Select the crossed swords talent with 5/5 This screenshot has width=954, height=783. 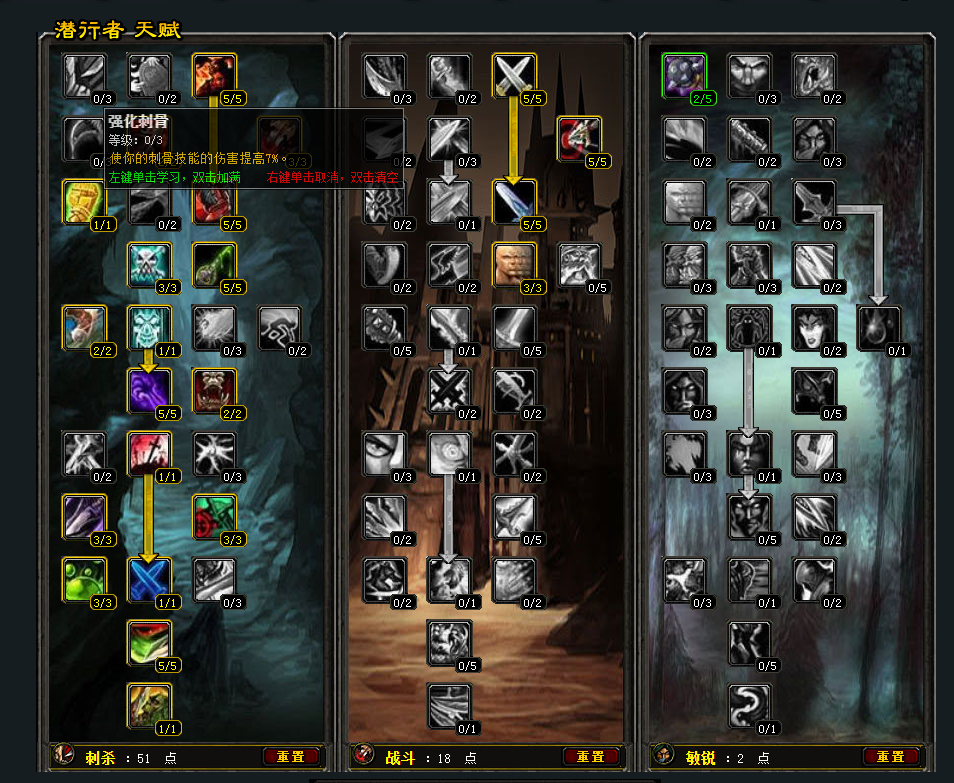tap(514, 75)
